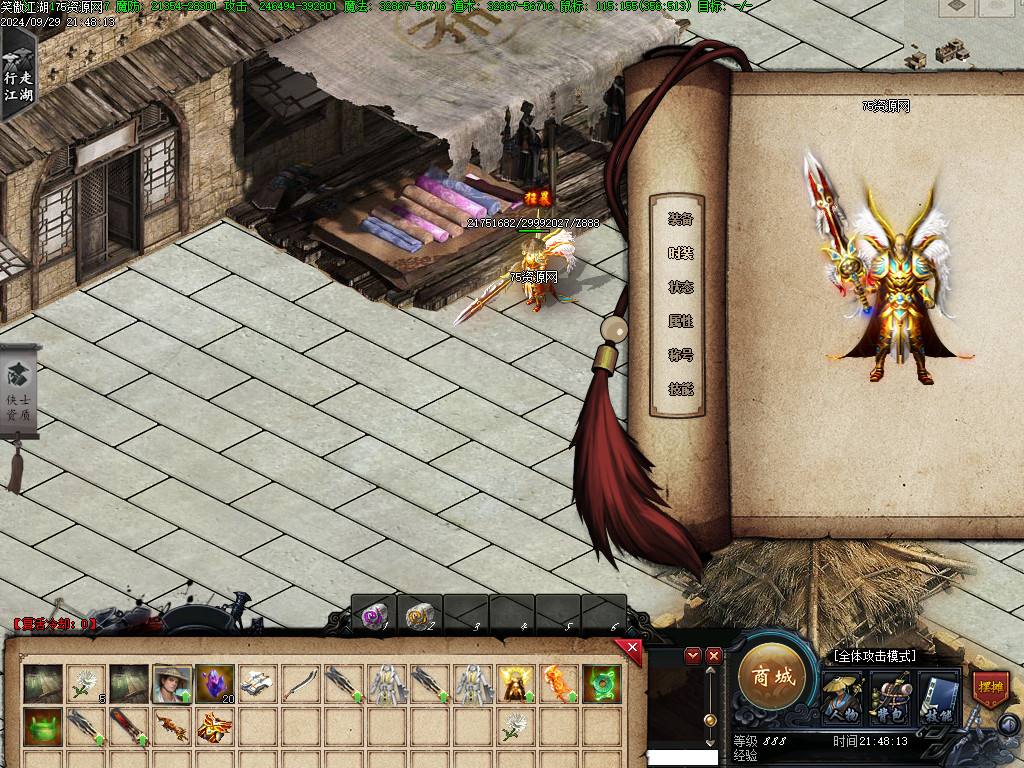Viewport: 1024px width, 768px height.
Task: Close the chat window with red X
Action: pyautogui.click(x=713, y=656)
